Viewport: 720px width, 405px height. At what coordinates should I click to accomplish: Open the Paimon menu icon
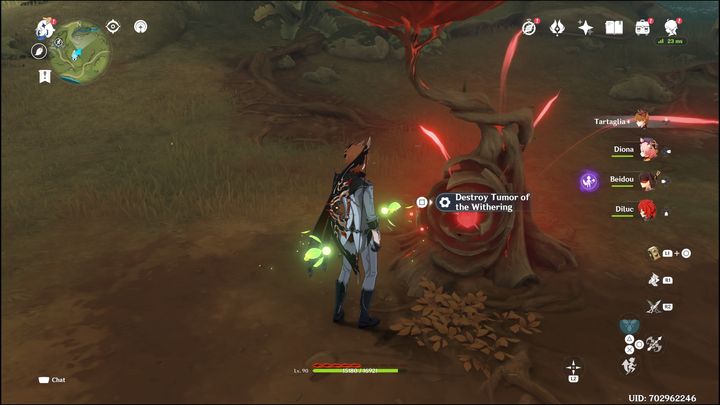pyautogui.click(x=45, y=27)
